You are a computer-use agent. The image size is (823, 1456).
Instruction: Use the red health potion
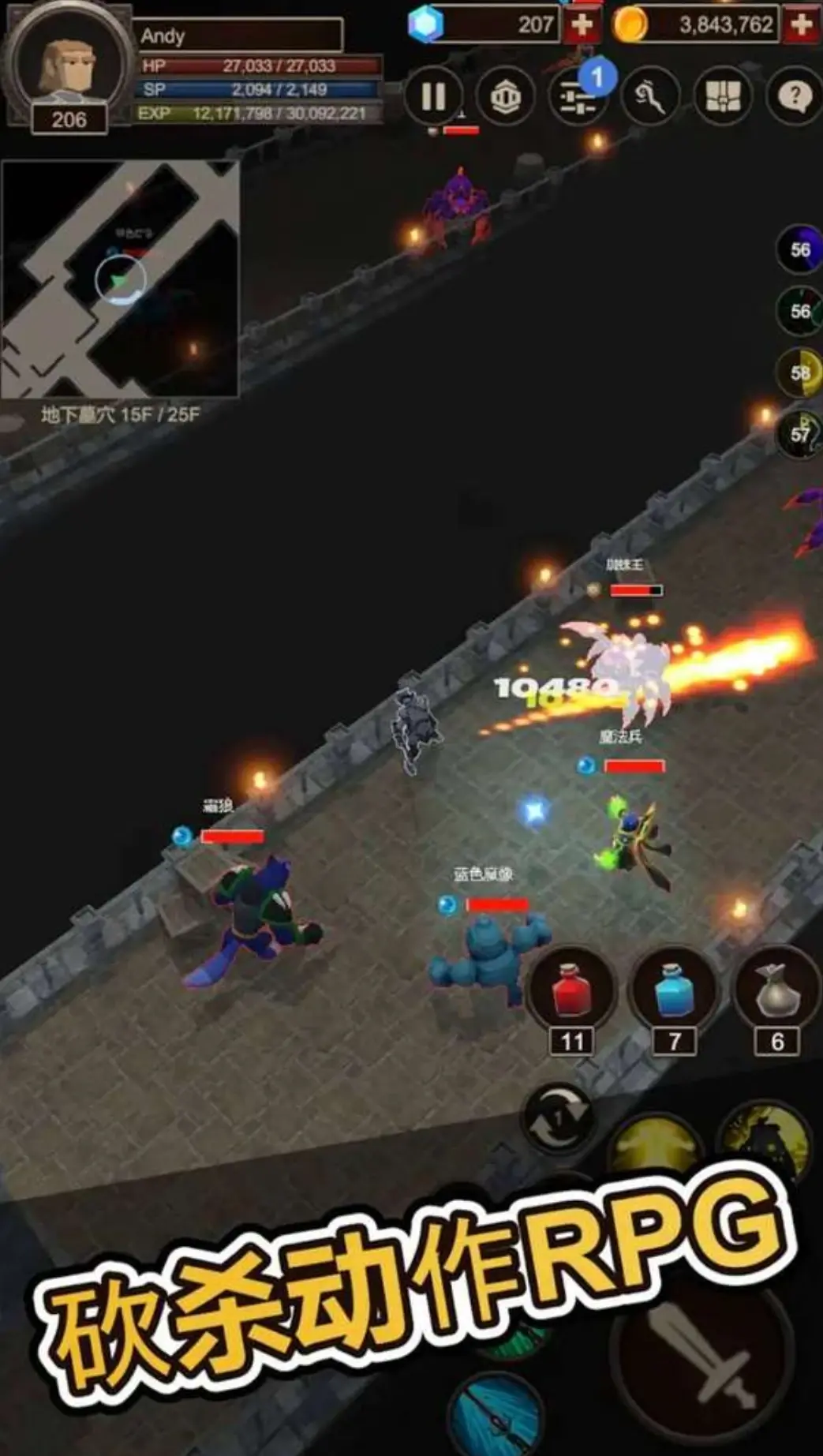(x=572, y=990)
